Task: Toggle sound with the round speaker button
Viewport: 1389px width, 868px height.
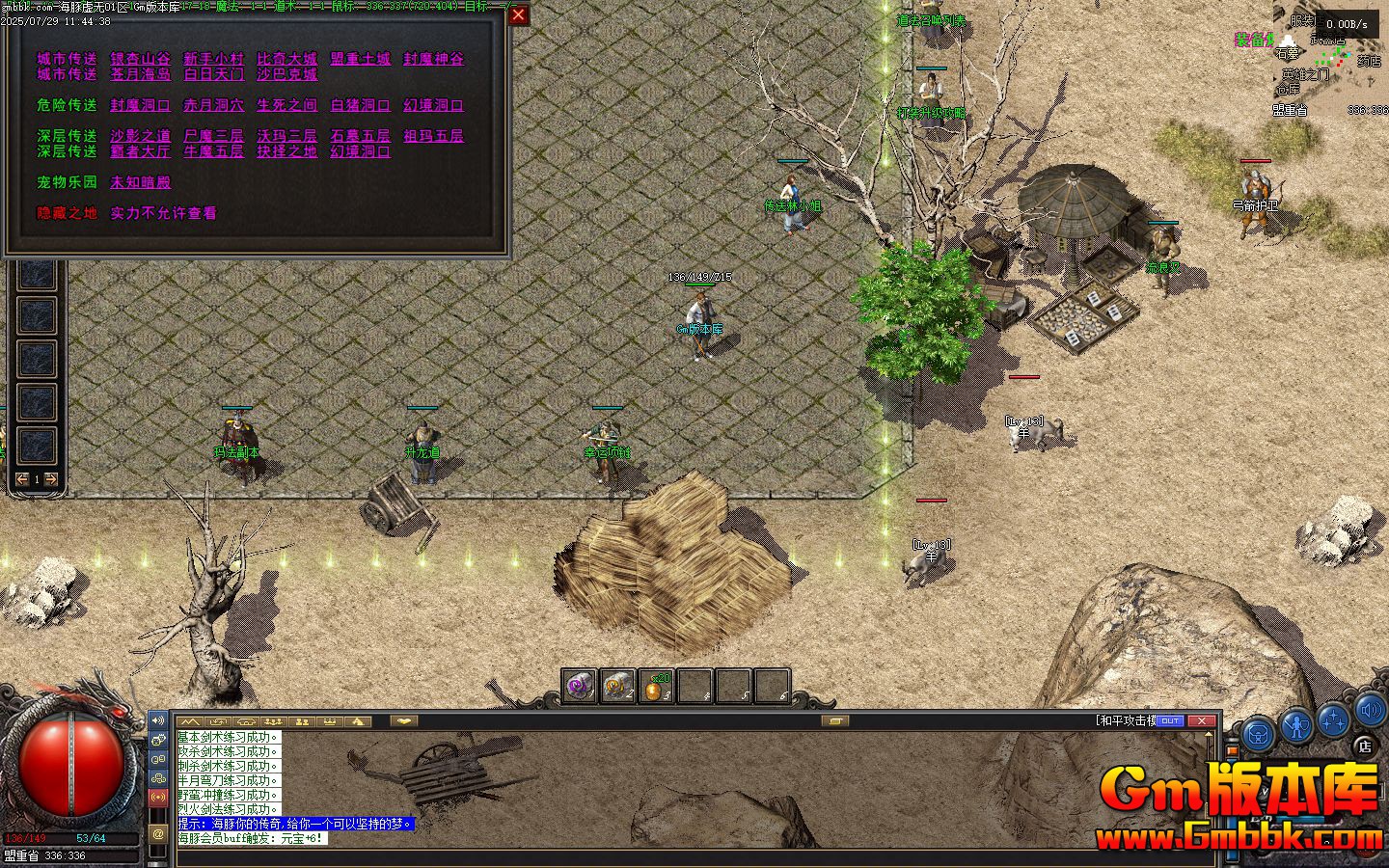Action: [x=1371, y=712]
